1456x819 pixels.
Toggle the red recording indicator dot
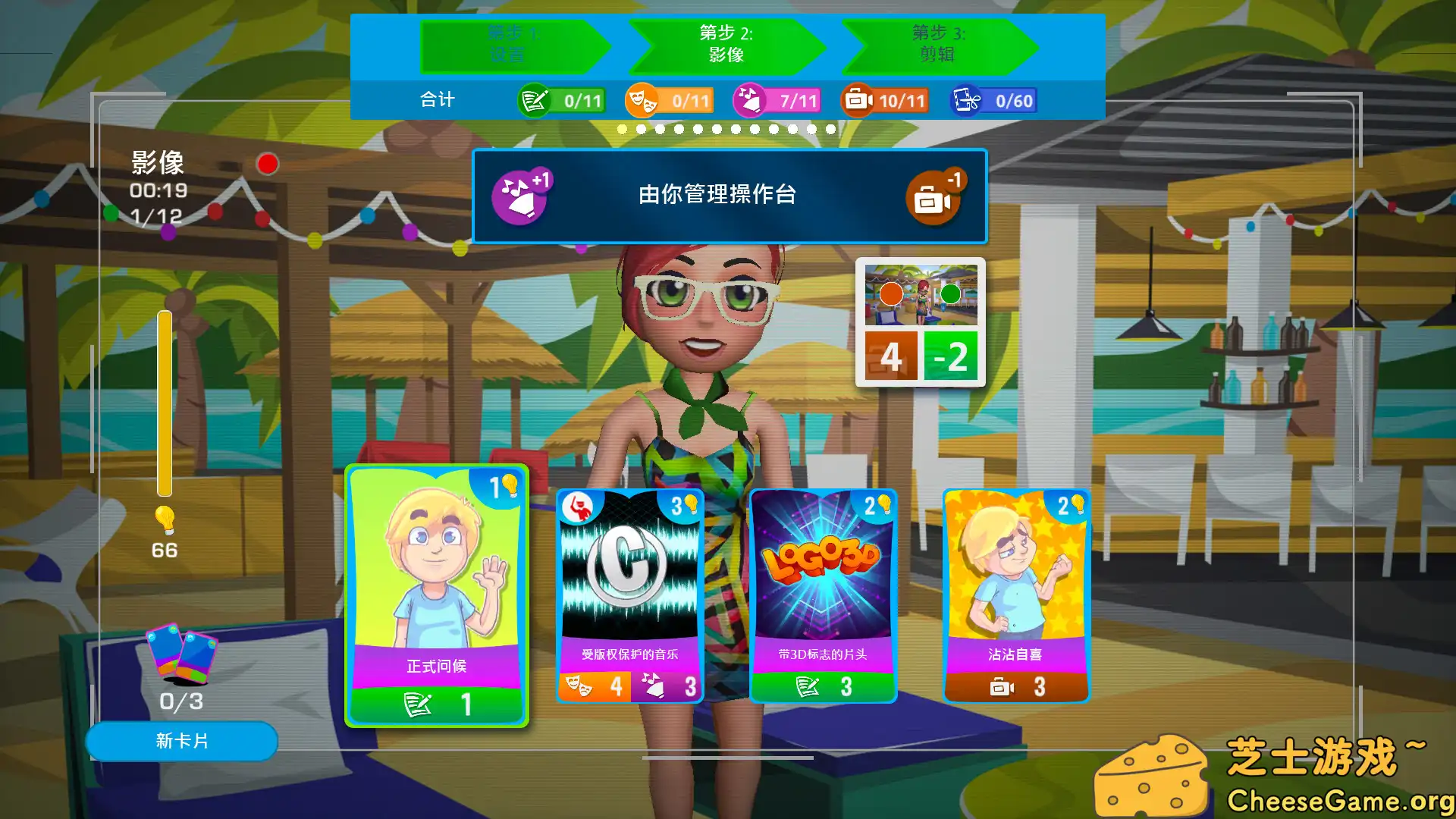coord(267,163)
